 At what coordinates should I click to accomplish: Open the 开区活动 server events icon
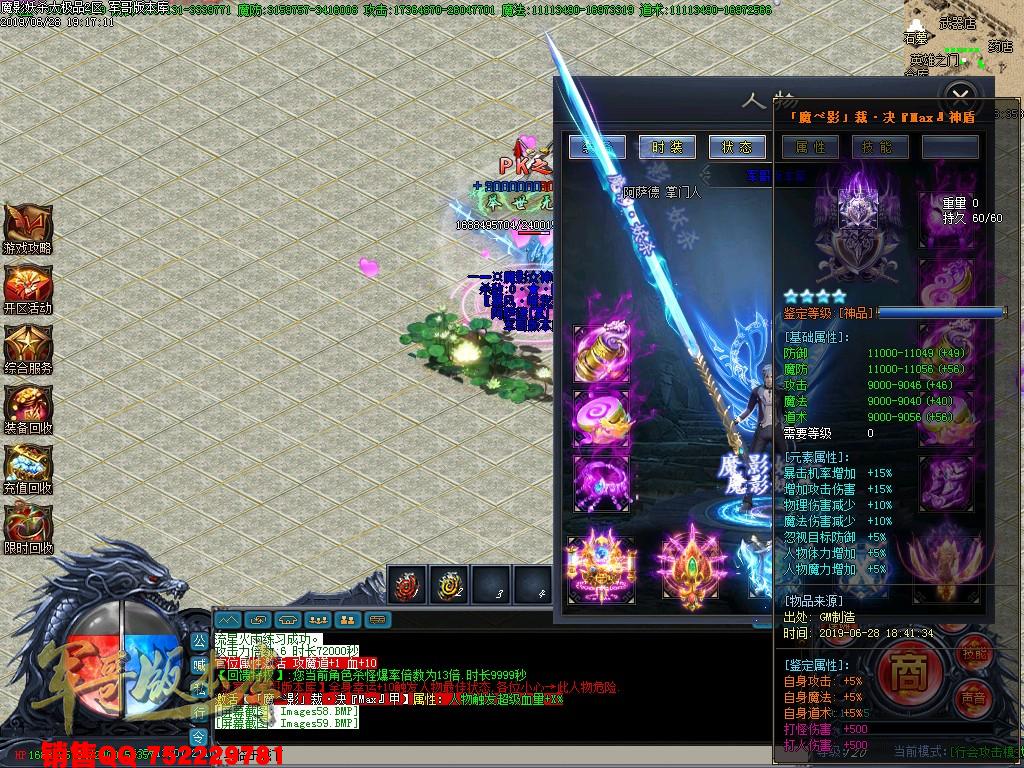[x=27, y=286]
